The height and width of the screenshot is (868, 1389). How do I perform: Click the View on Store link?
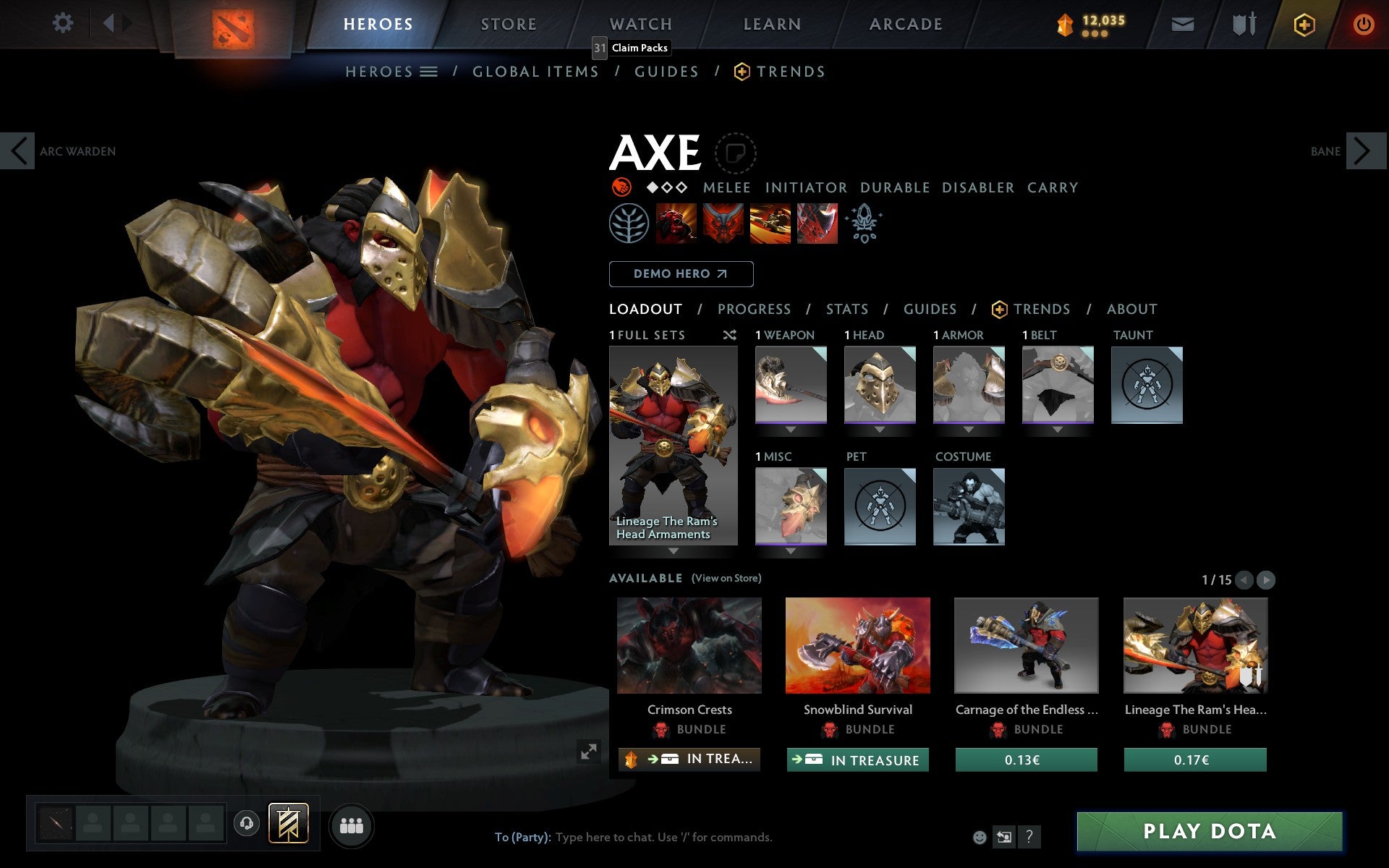(x=726, y=578)
